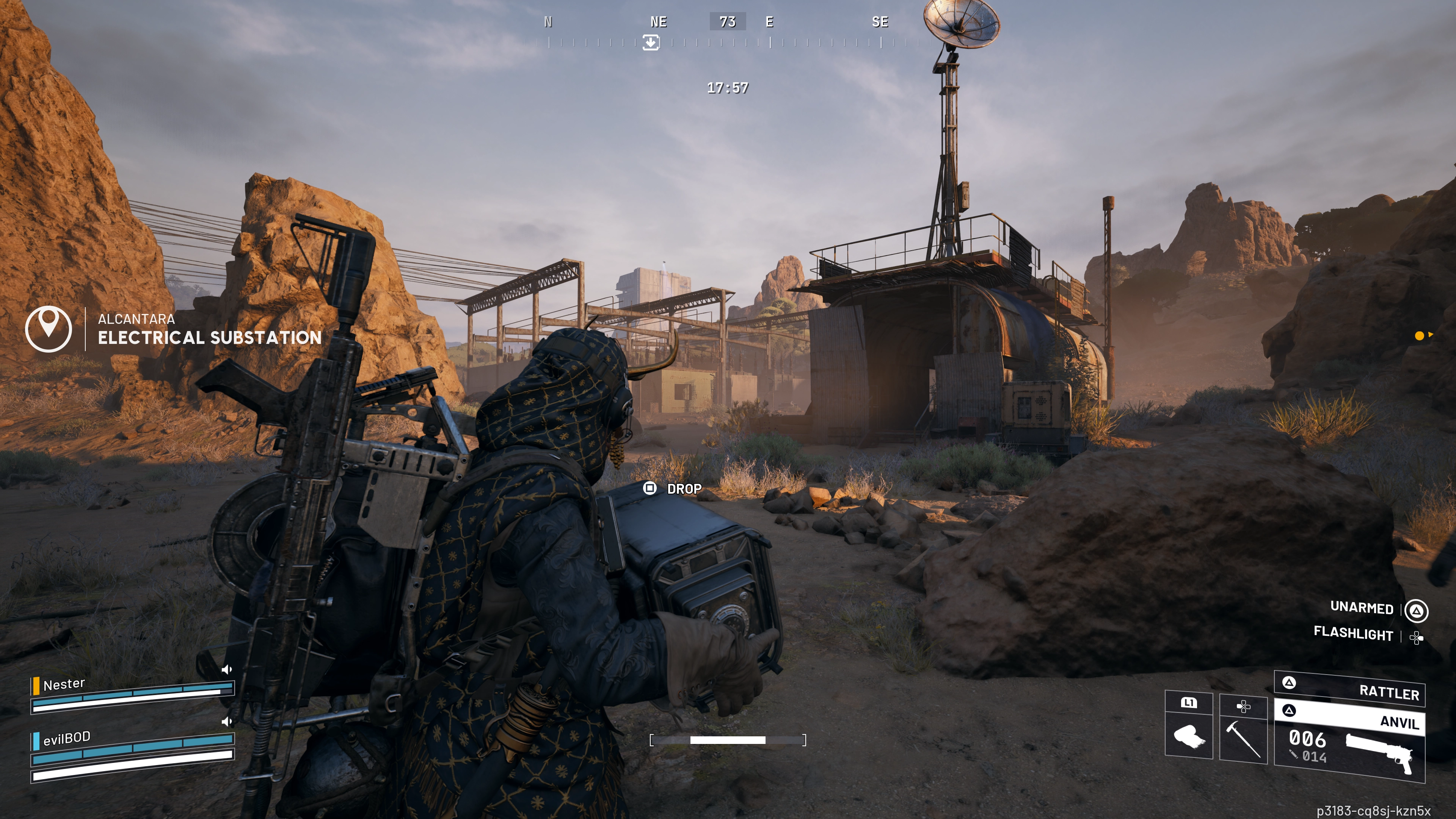Screen dimensions: 1456x819
Task: Click the objective marker on the compass
Action: coord(651,42)
